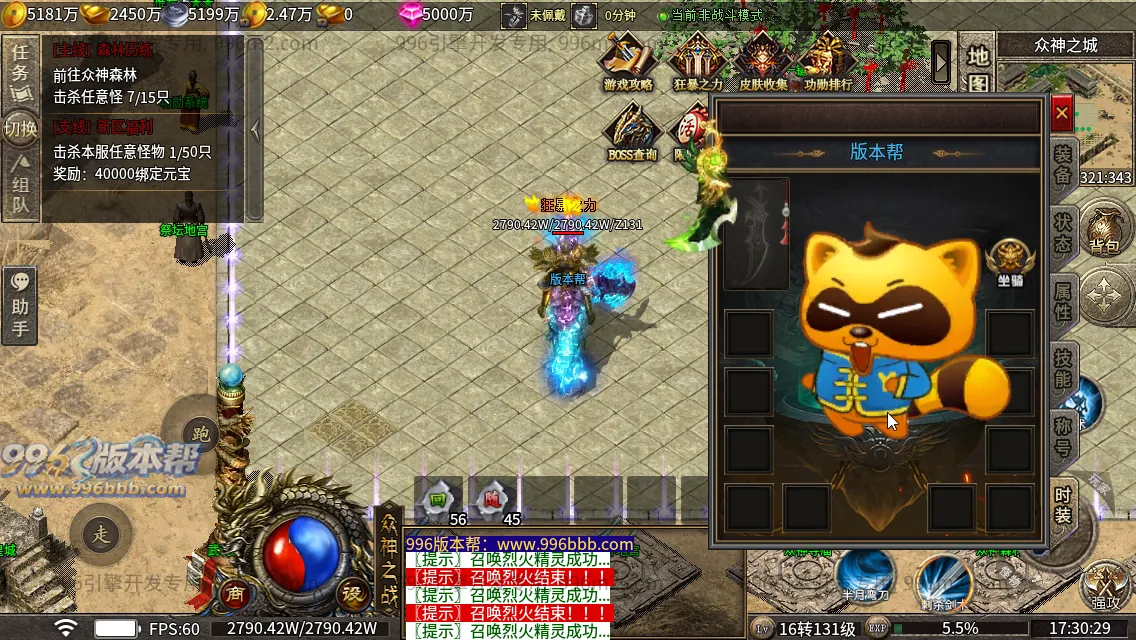Viewport: 1136px width, 640px height.
Task: Open the 背包 backpack
Action: tap(1104, 230)
